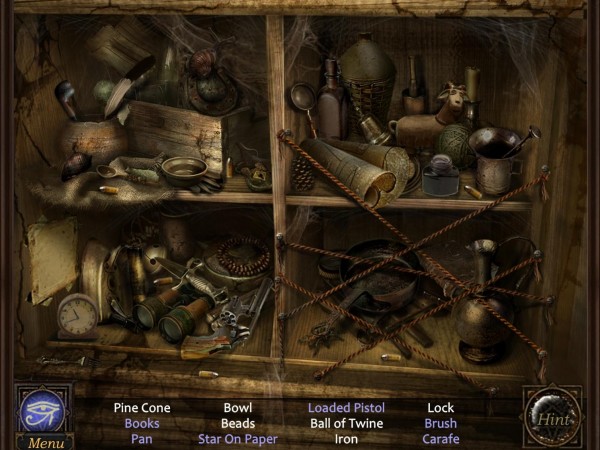Image resolution: width=600 pixels, height=450 pixels.
Task: Use the Hint button
Action: click(x=551, y=416)
